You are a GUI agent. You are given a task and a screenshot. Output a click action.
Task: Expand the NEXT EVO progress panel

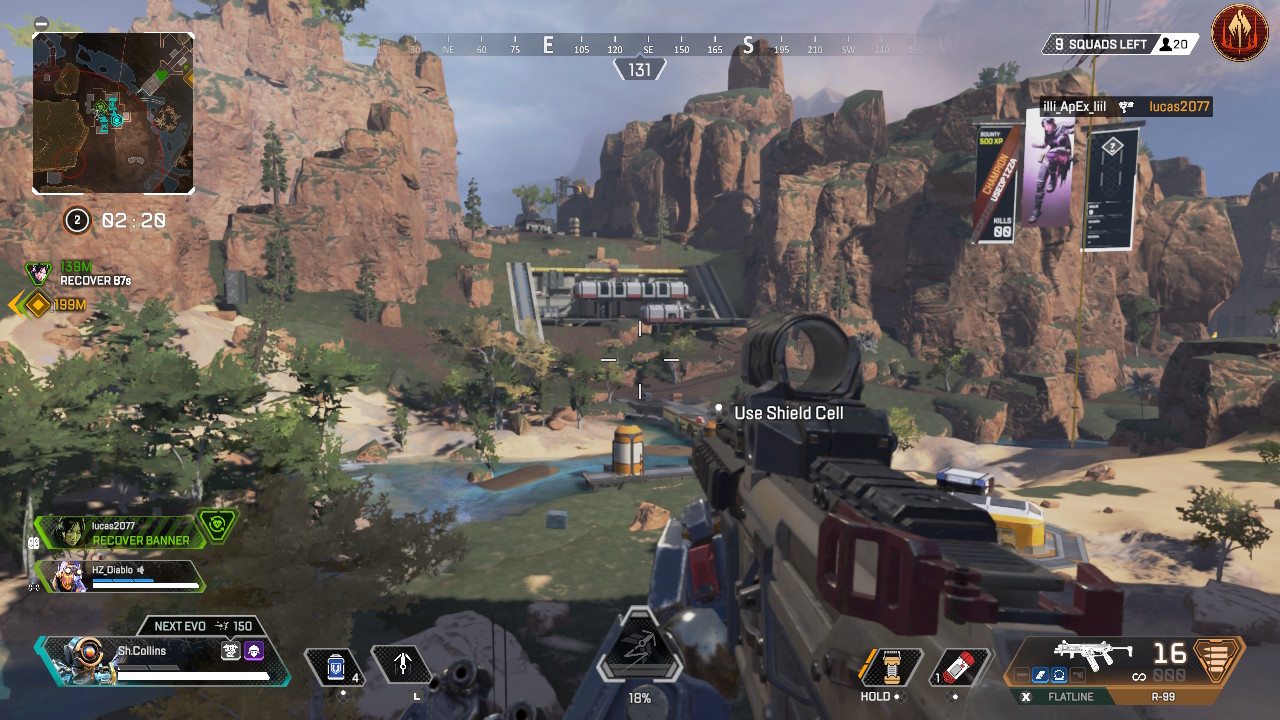point(203,625)
